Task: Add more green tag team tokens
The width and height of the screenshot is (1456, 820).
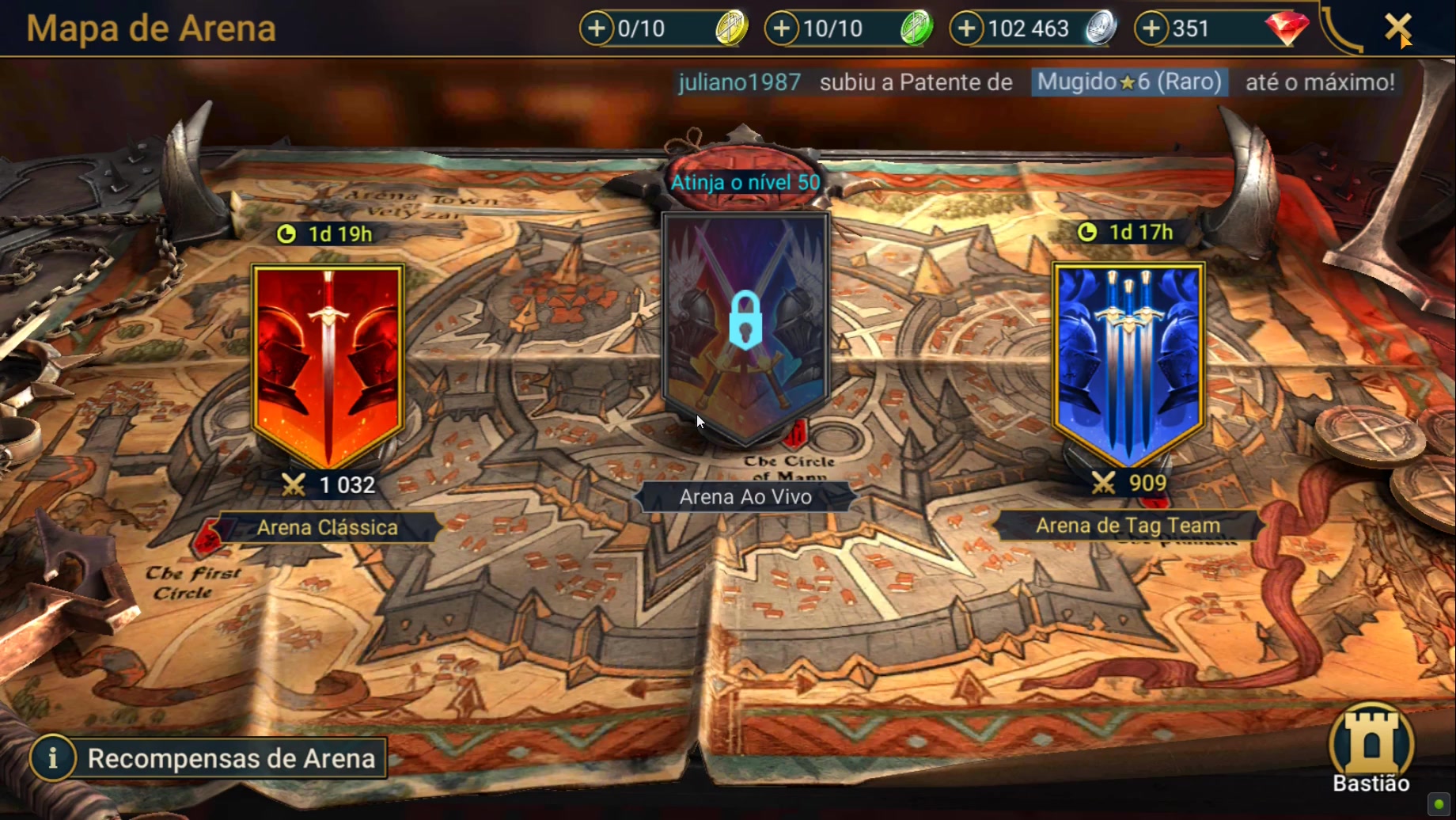Action: 782,28
